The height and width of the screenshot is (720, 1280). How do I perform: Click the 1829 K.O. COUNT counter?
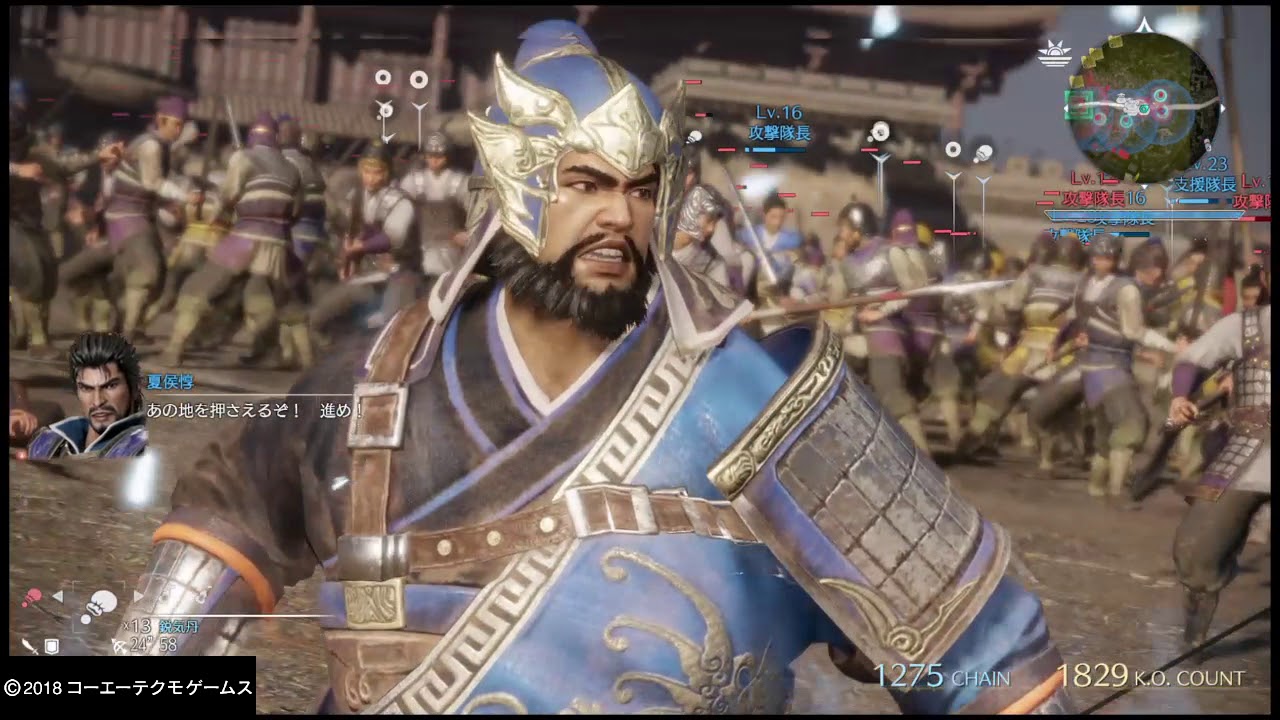tap(1150, 677)
